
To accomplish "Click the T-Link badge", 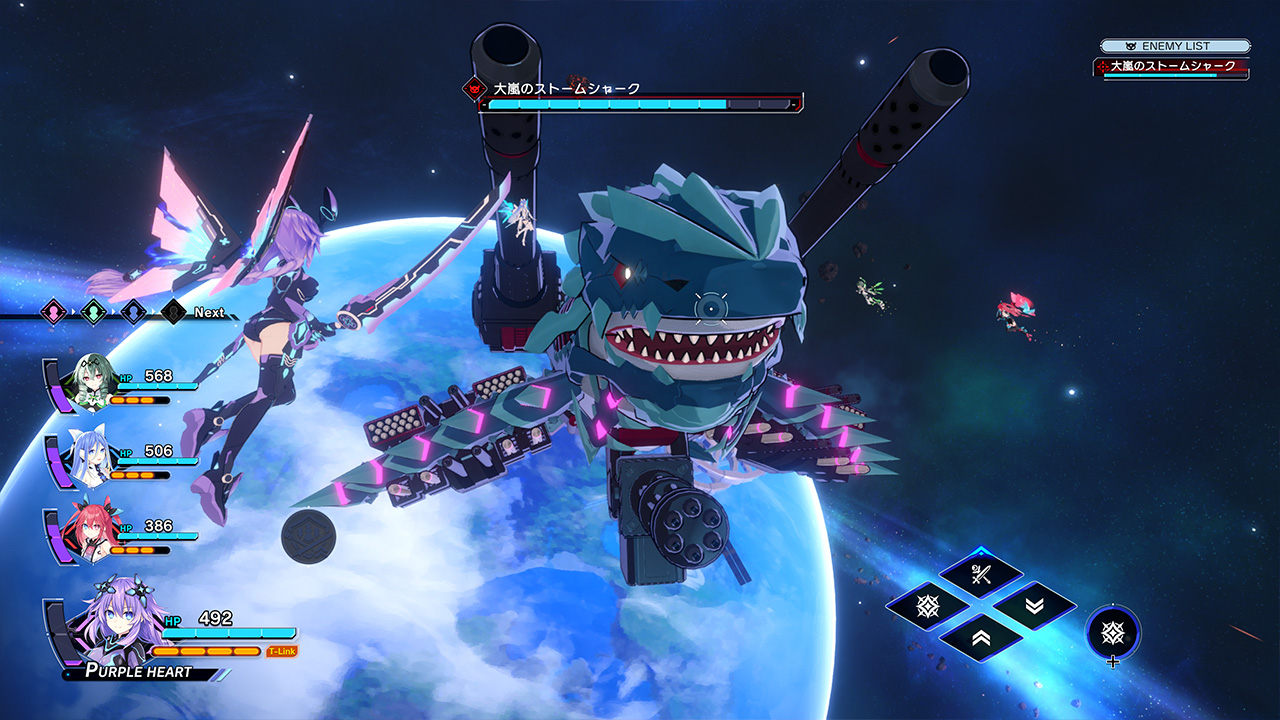I will point(282,651).
